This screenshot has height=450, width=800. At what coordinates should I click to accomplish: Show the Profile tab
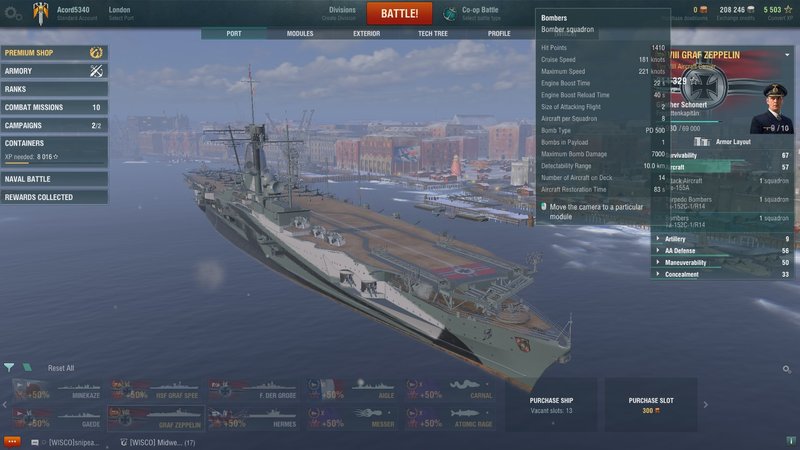coord(498,33)
